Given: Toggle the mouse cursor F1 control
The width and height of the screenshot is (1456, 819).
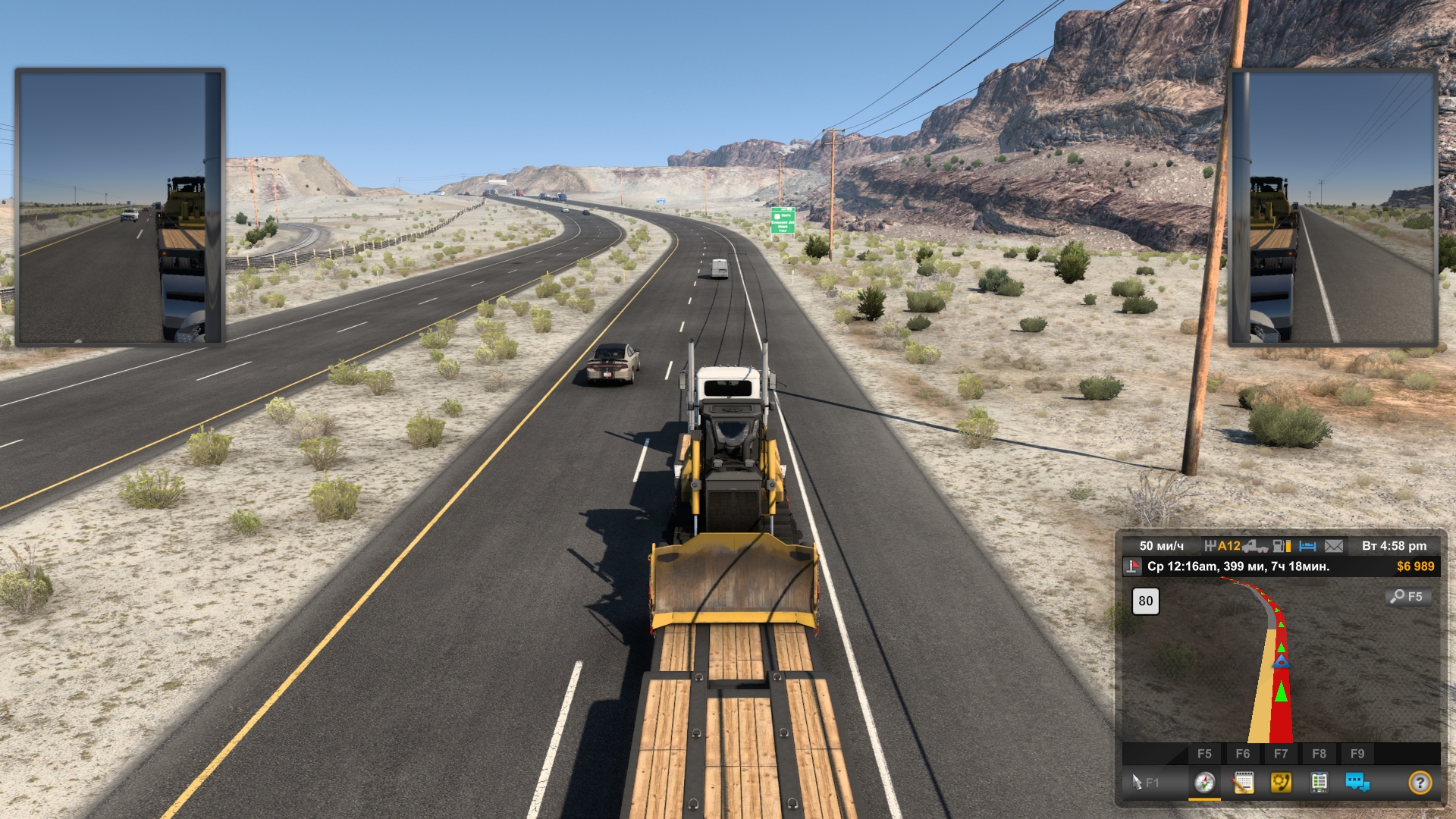Looking at the screenshot, I should click(1144, 782).
